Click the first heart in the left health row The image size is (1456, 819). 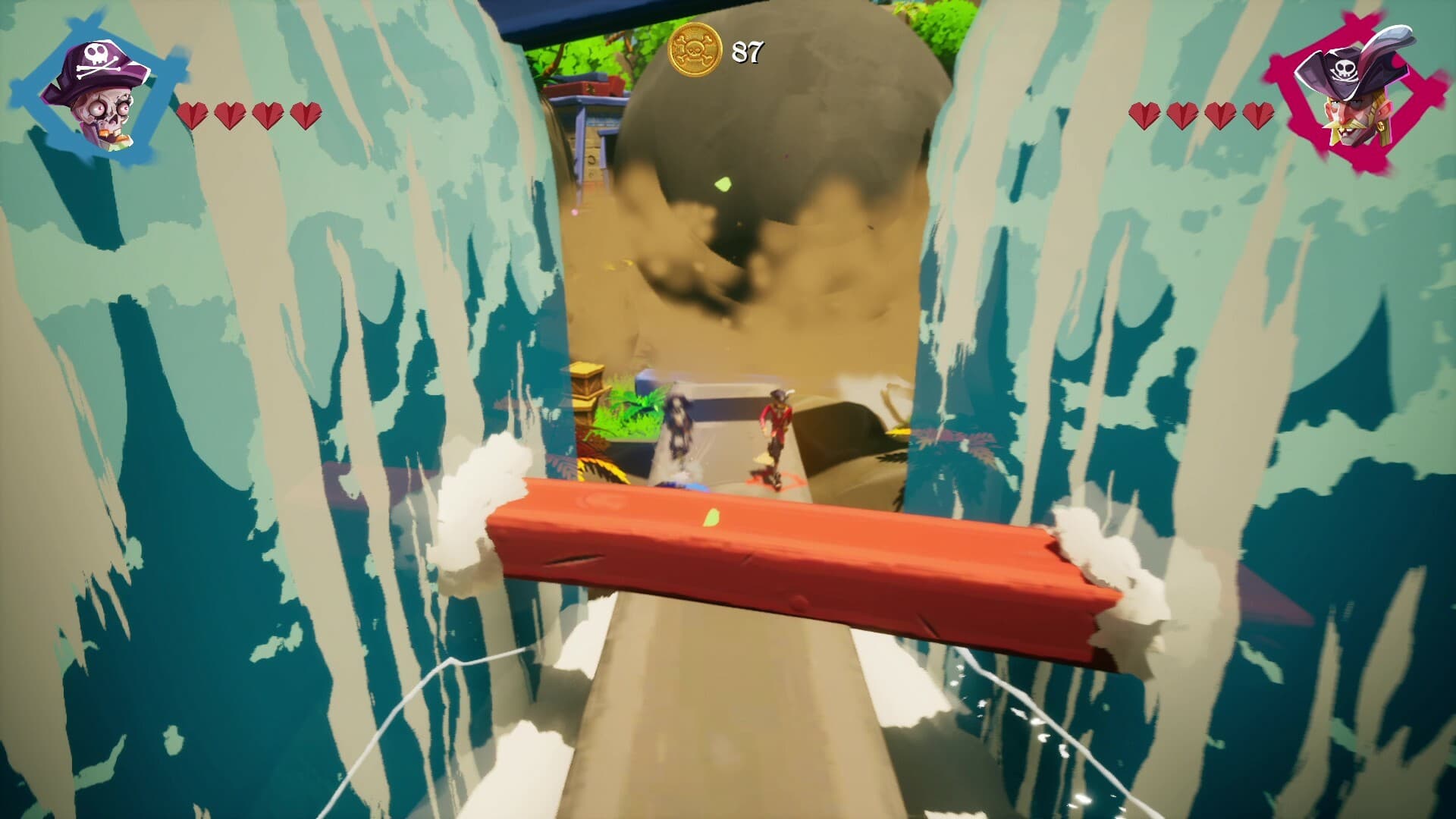(x=193, y=115)
